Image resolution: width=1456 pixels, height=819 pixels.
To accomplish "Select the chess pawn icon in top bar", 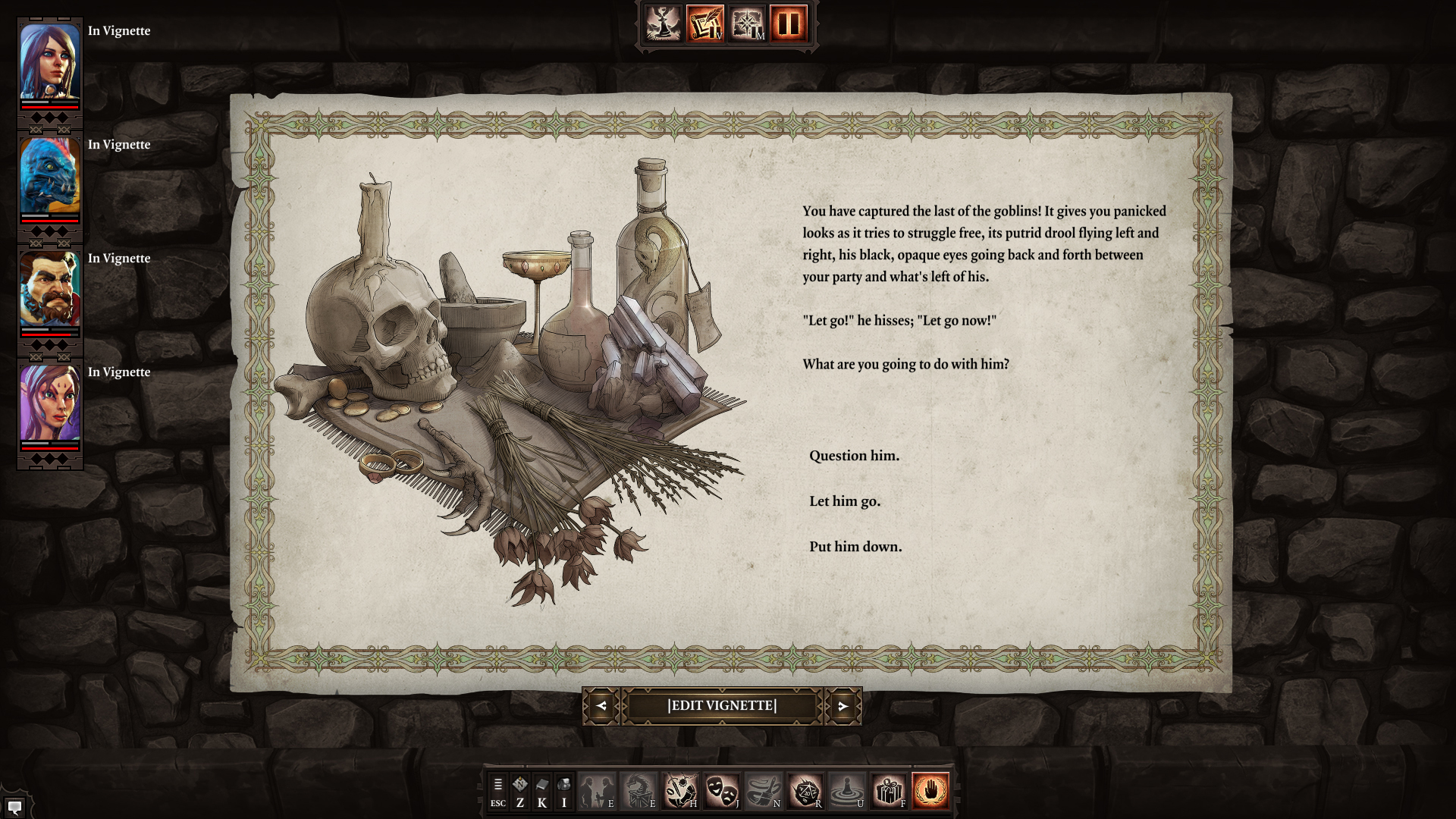I will [x=664, y=24].
